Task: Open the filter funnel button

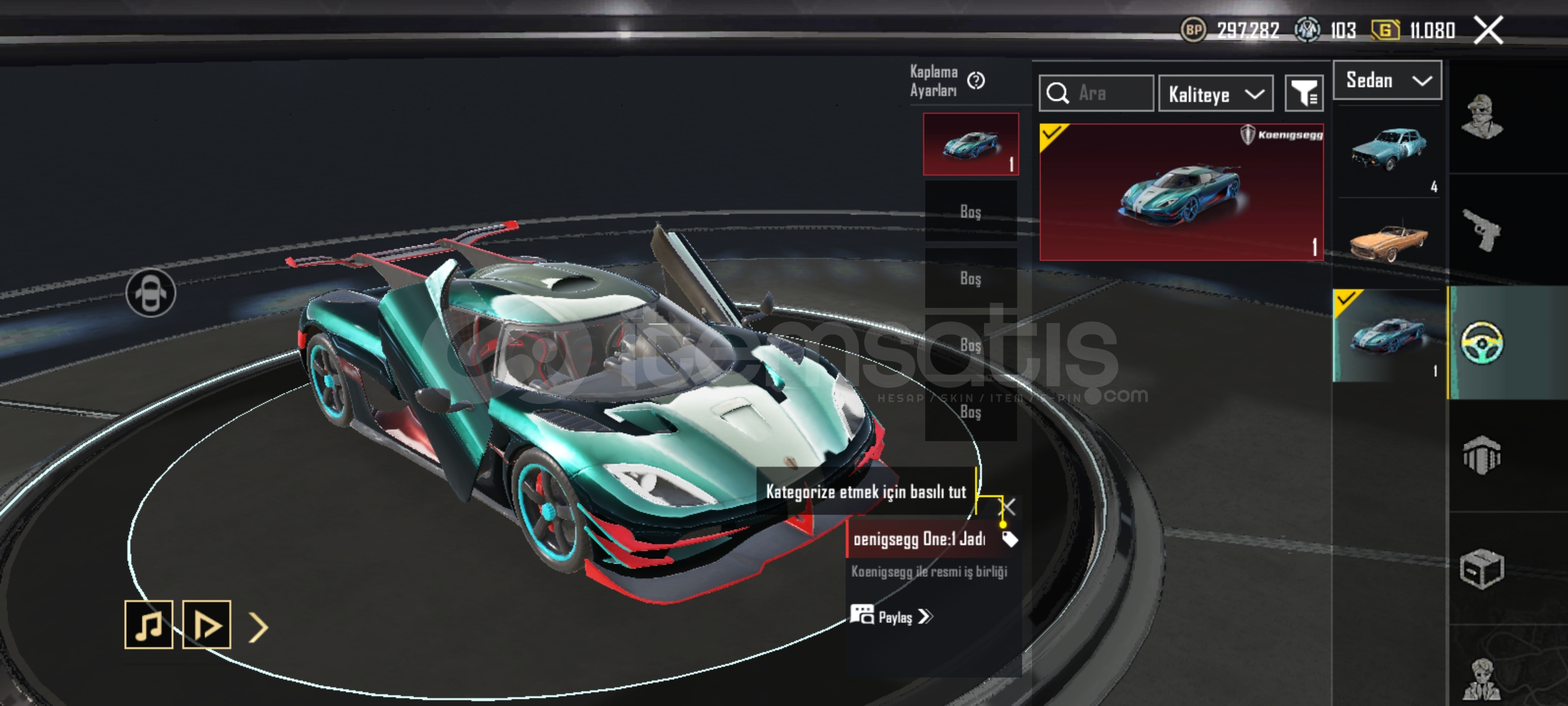Action: pyautogui.click(x=1304, y=94)
